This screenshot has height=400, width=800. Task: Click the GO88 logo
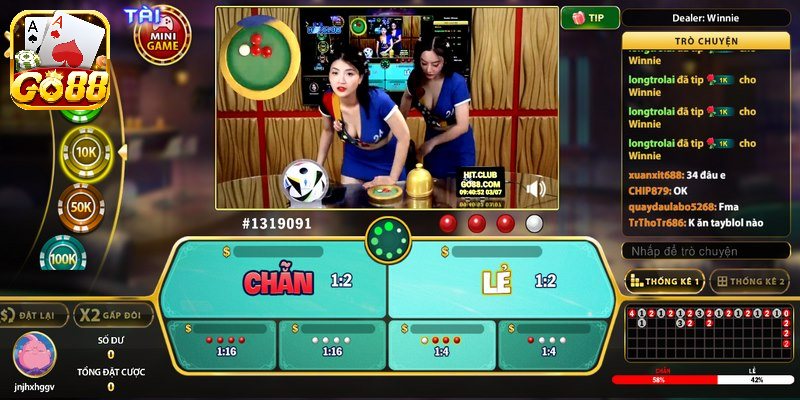[x=56, y=62]
